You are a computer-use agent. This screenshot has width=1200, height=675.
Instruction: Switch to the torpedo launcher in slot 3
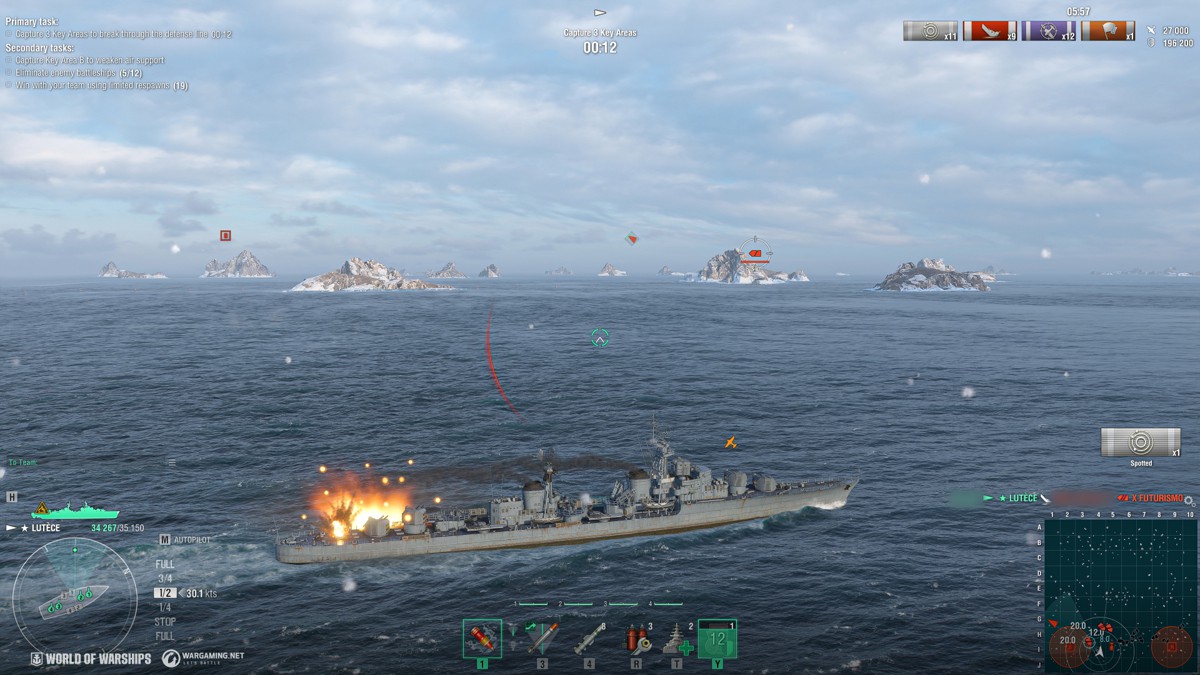(541, 638)
